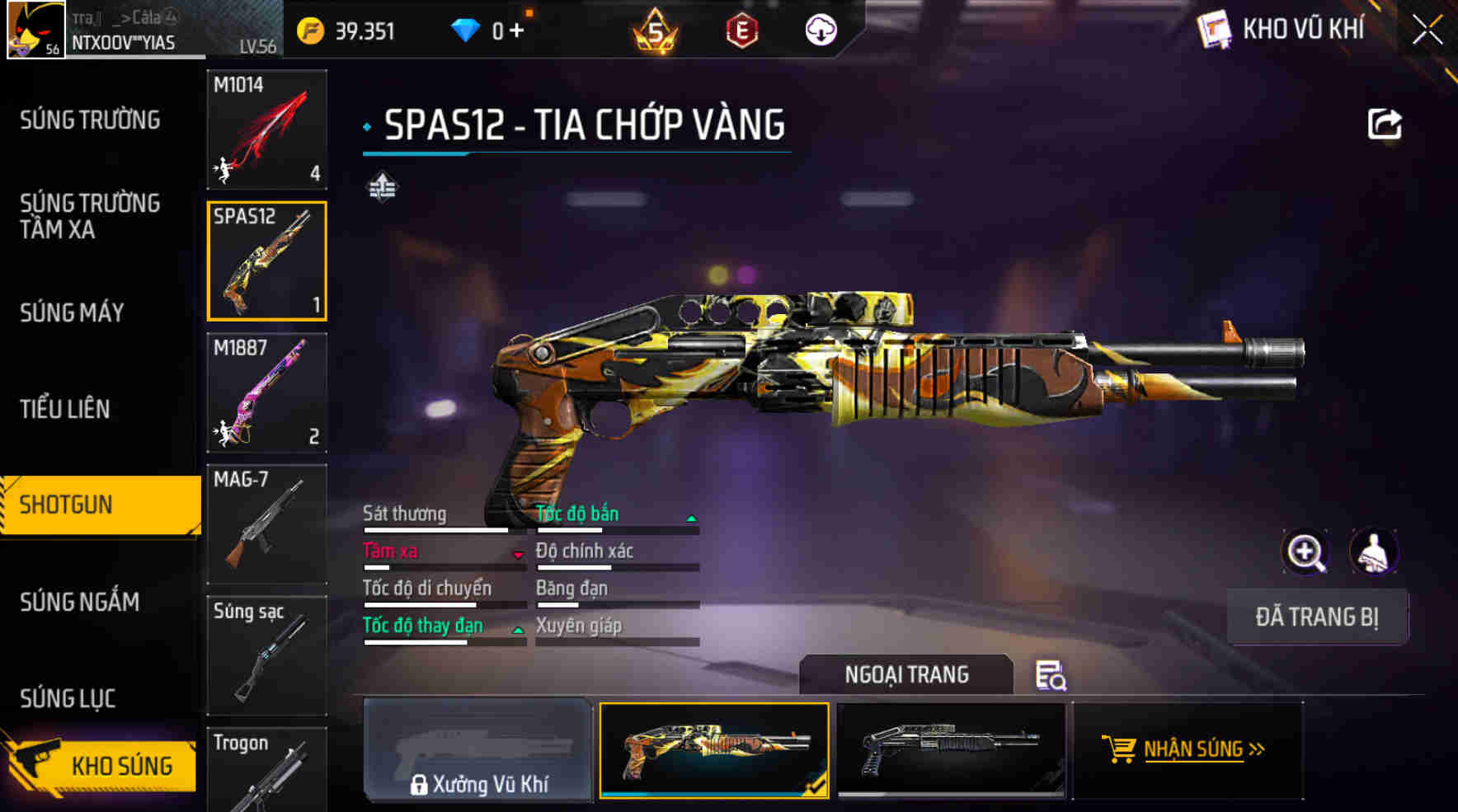This screenshot has height=812, width=1458.
Task: Open the character preview mannequin icon
Action: [1374, 552]
